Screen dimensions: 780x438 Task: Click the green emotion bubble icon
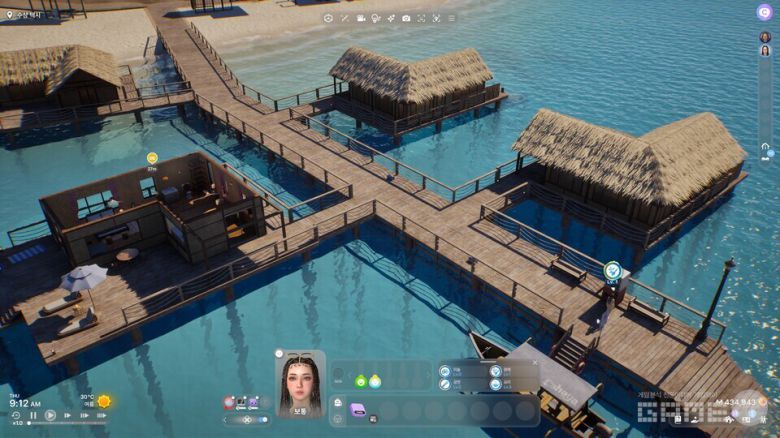(360, 381)
